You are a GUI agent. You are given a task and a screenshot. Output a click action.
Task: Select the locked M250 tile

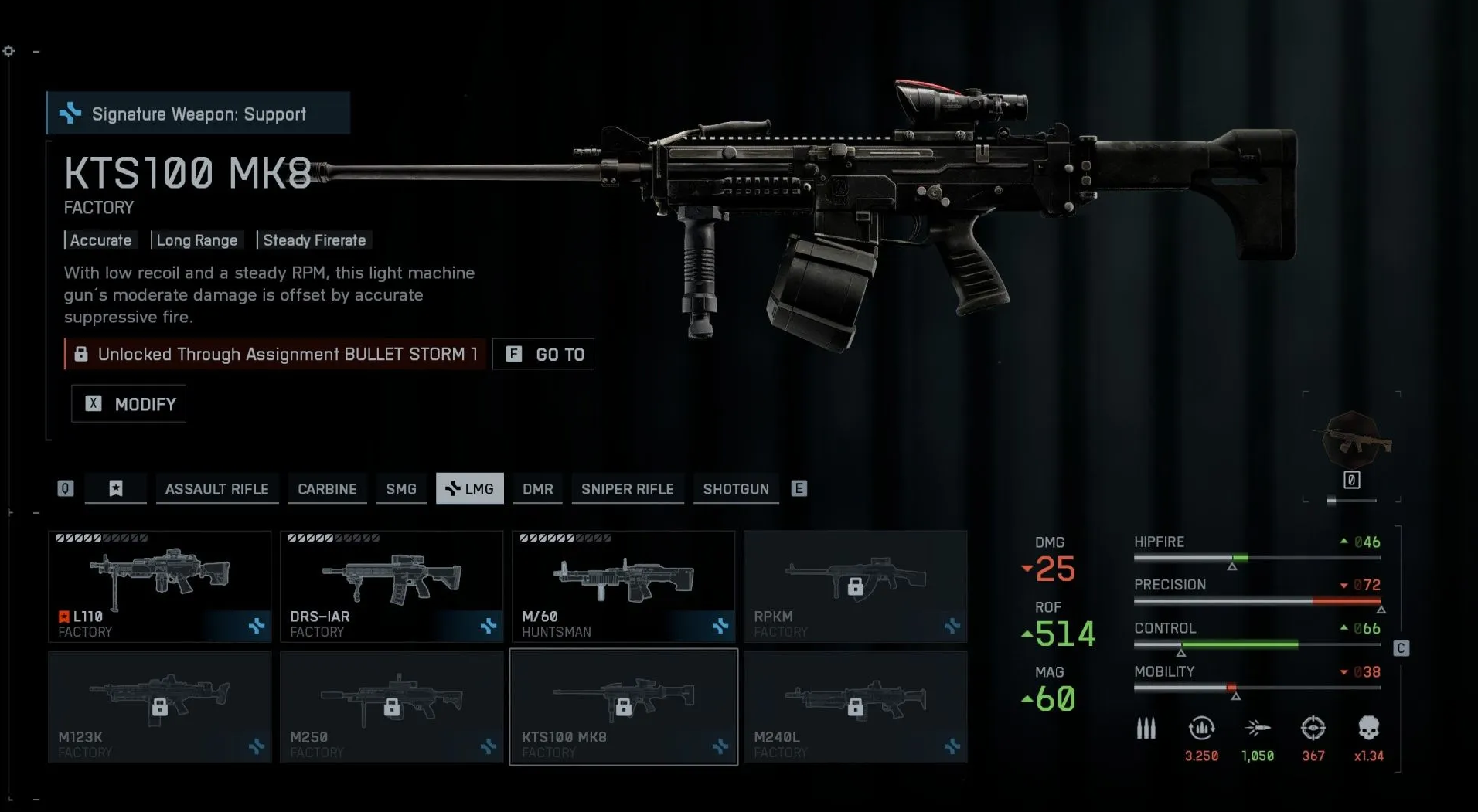point(391,706)
